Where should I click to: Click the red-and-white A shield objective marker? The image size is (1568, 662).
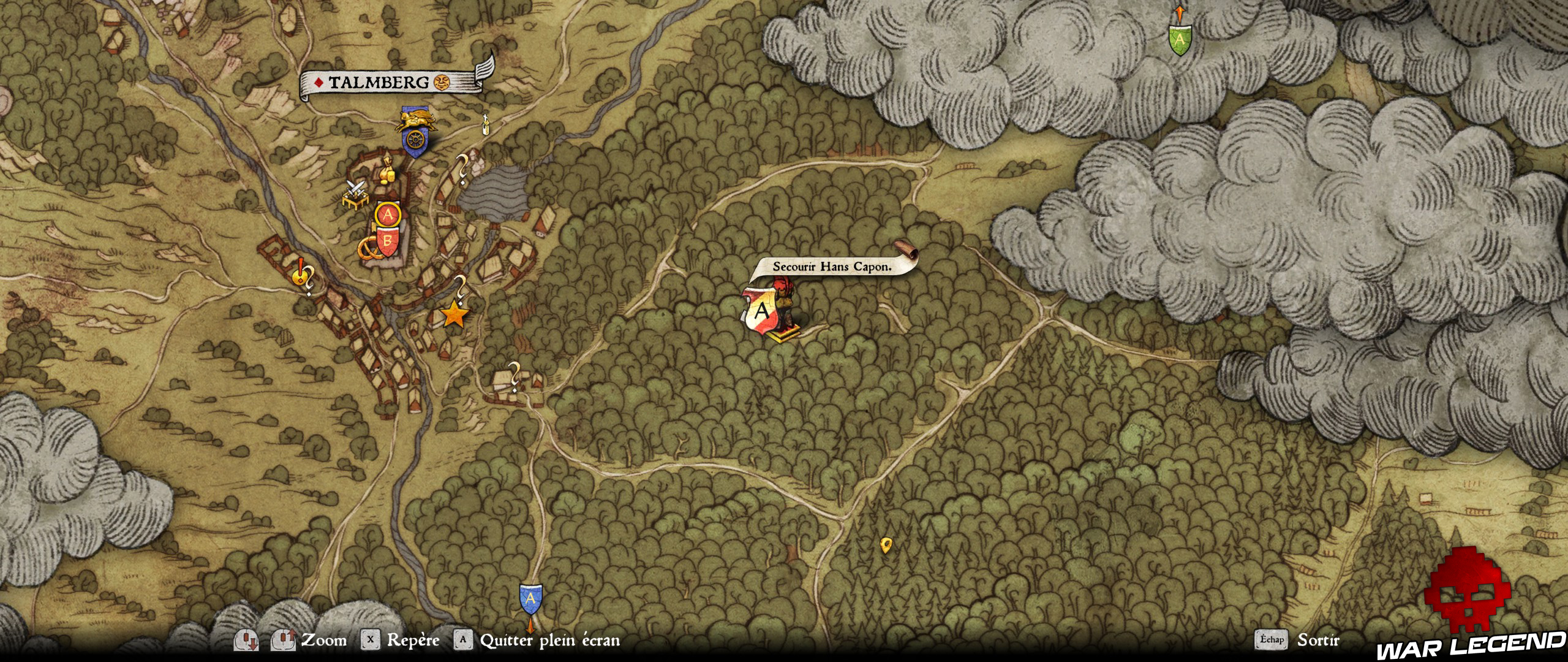click(761, 311)
